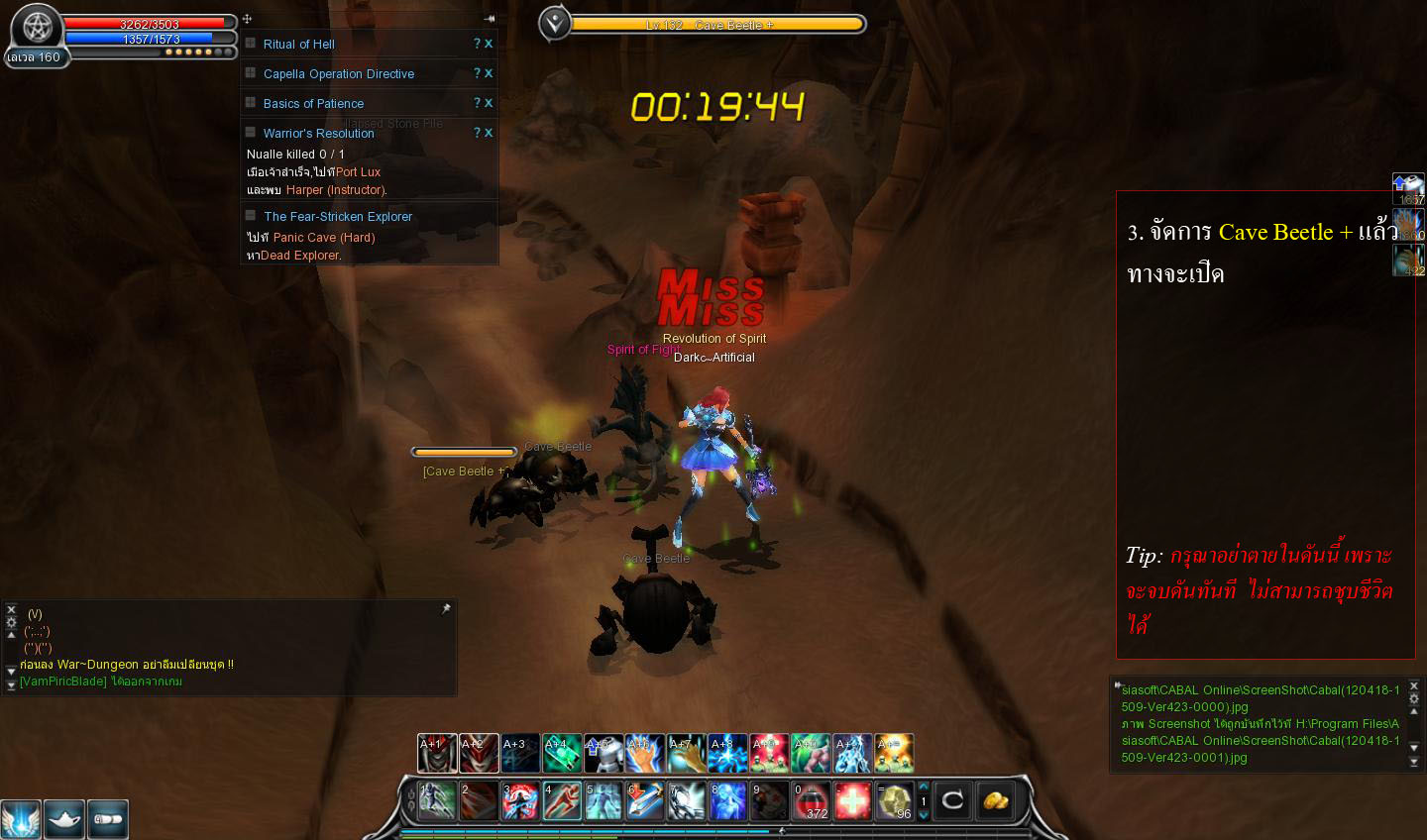Toggle the checkbox beside Capella Operation Directive
Screen dimensions: 1427x840
pyautogui.click(x=251, y=73)
